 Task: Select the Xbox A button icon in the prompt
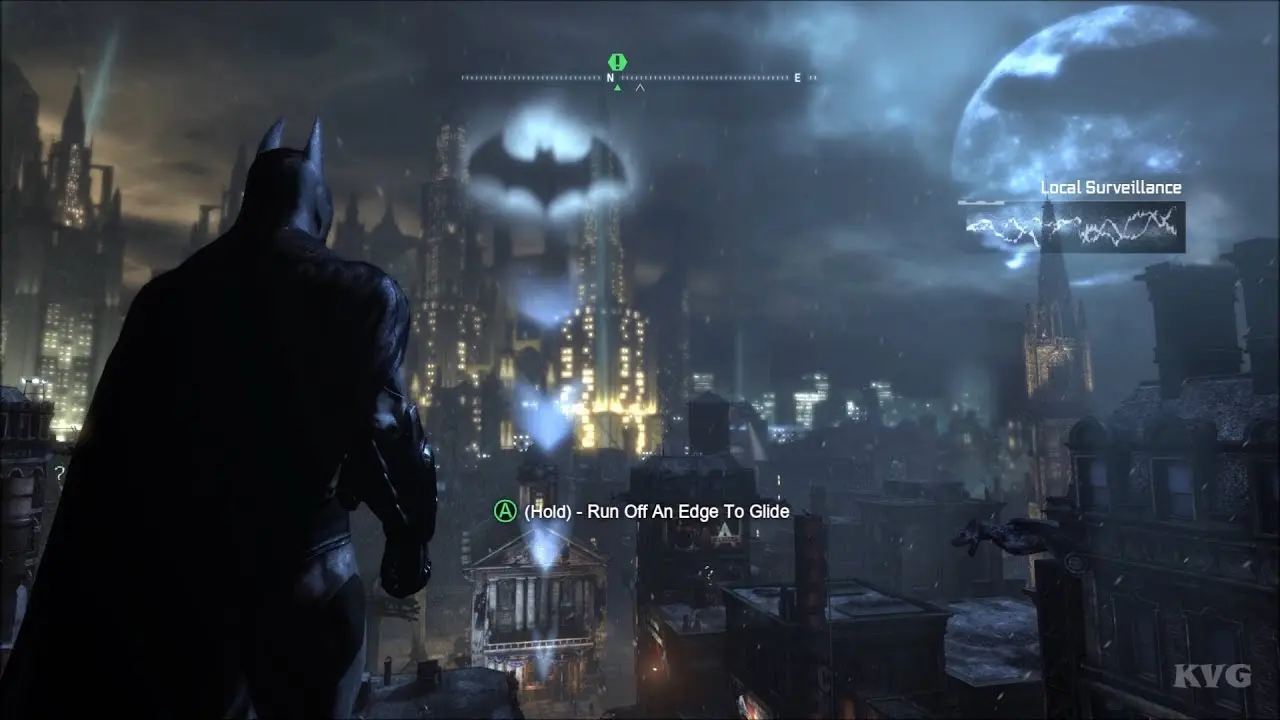(x=504, y=511)
